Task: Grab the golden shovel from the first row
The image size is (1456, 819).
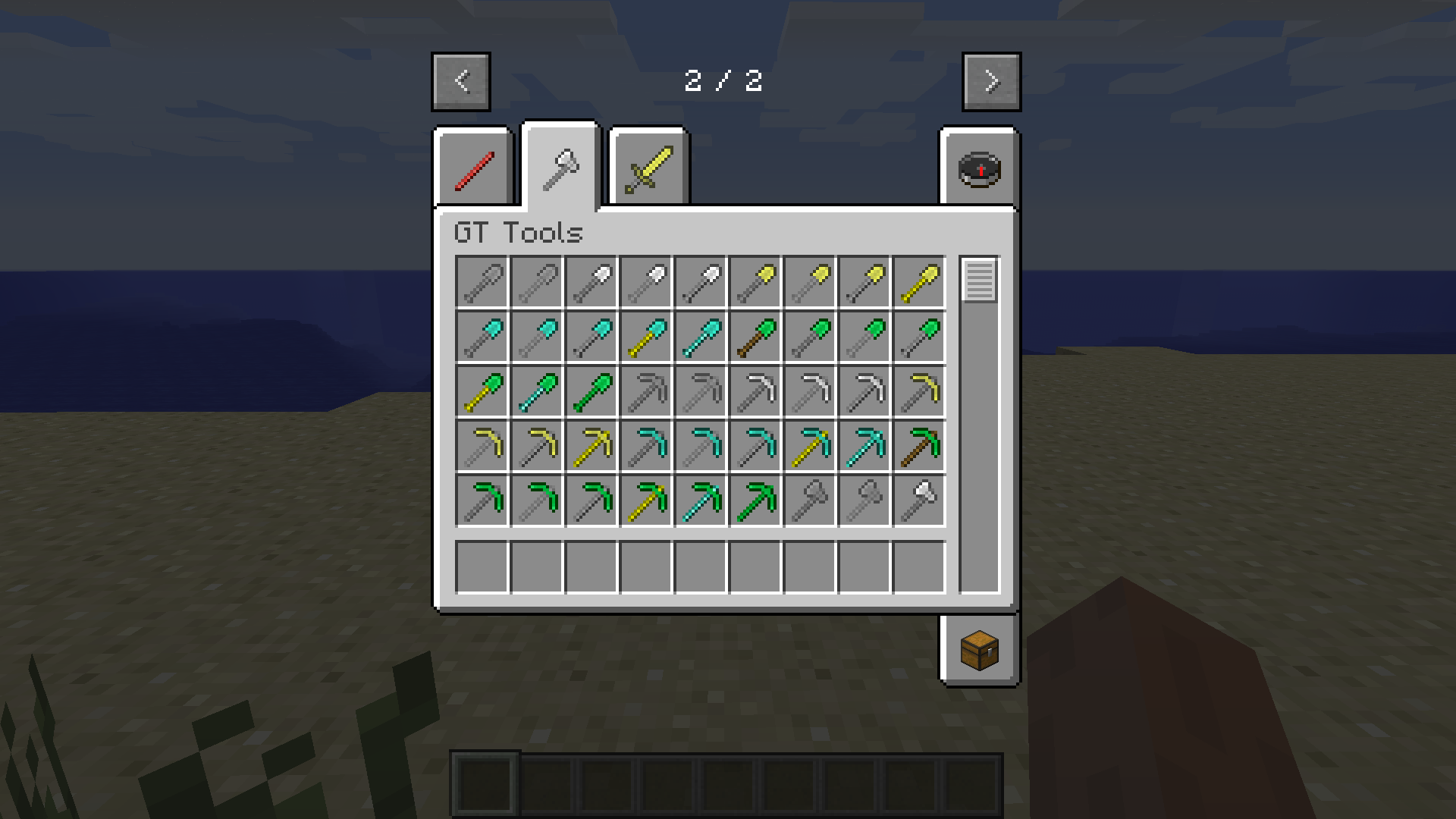Action: point(920,281)
